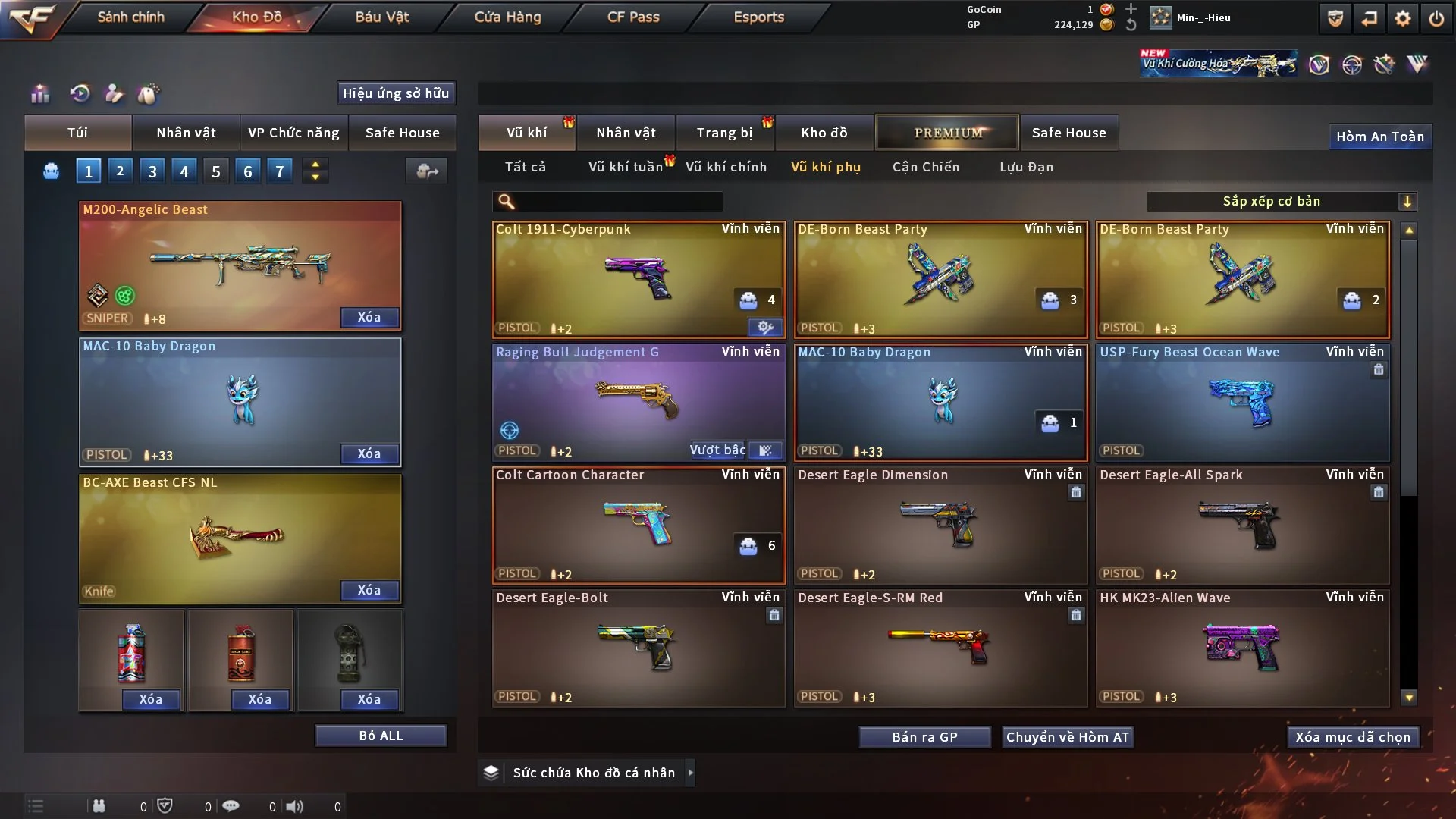The height and width of the screenshot is (819, 1456).
Task: Clear all equipped items with Bỏ ALL
Action: 381,736
